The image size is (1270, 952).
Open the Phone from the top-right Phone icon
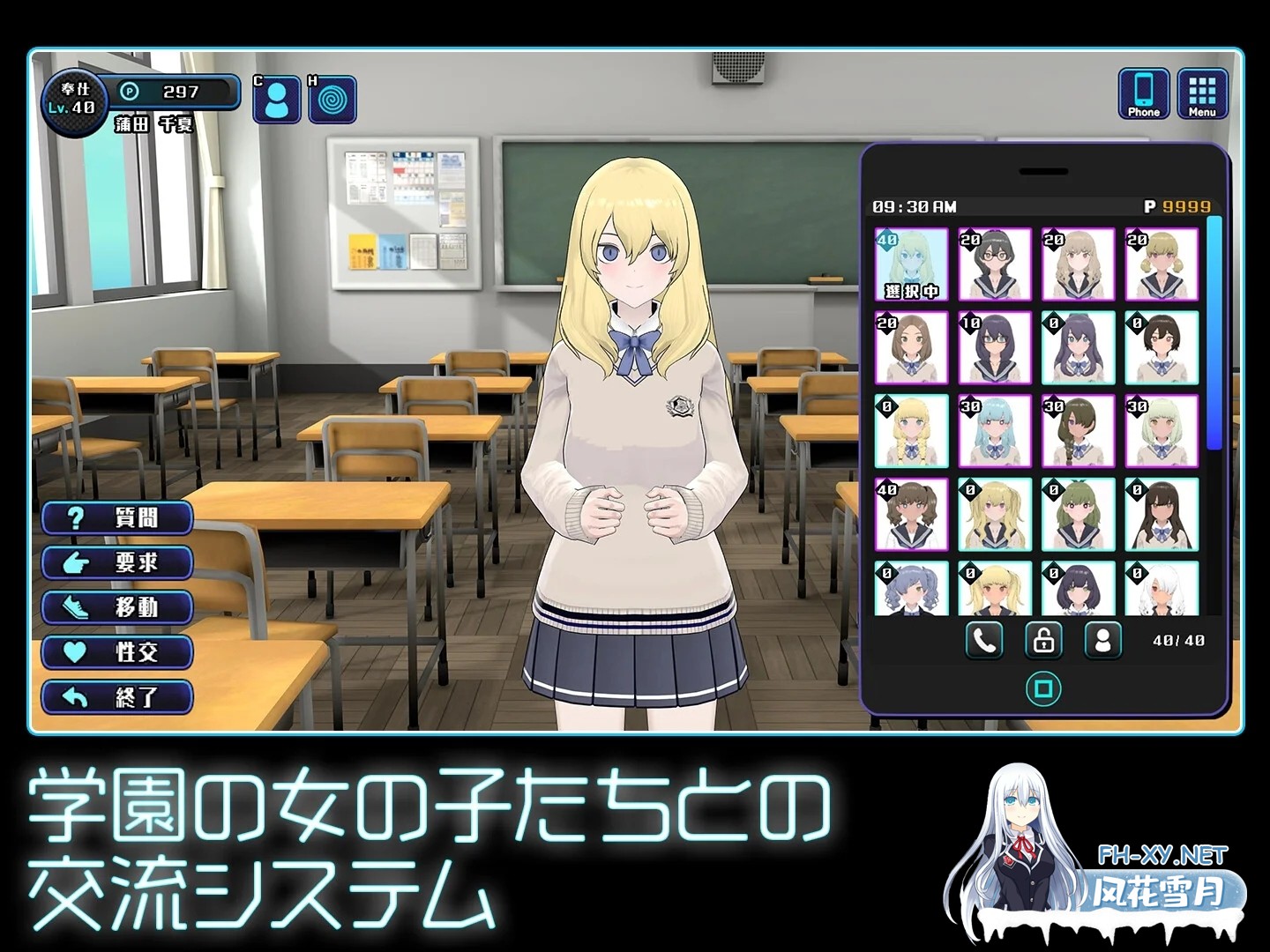pyautogui.click(x=1144, y=91)
